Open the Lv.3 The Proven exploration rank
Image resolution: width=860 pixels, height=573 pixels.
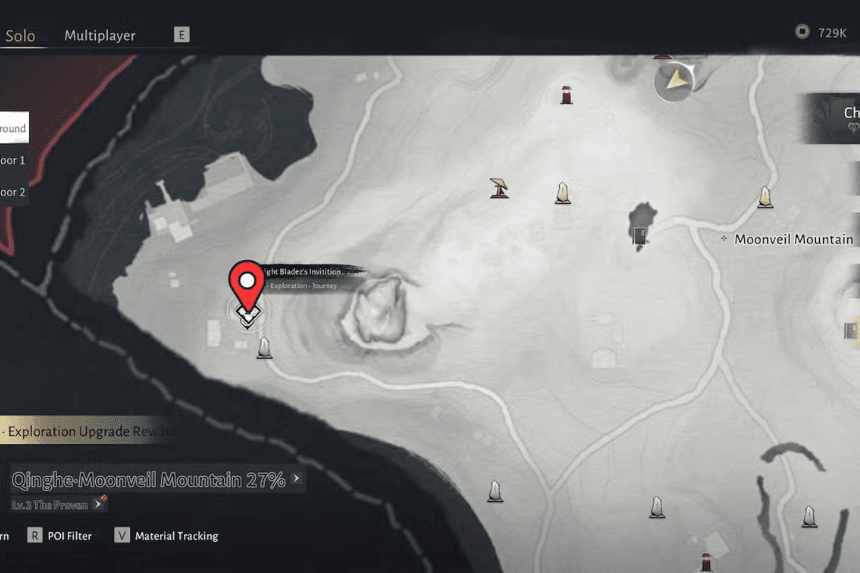click(55, 505)
